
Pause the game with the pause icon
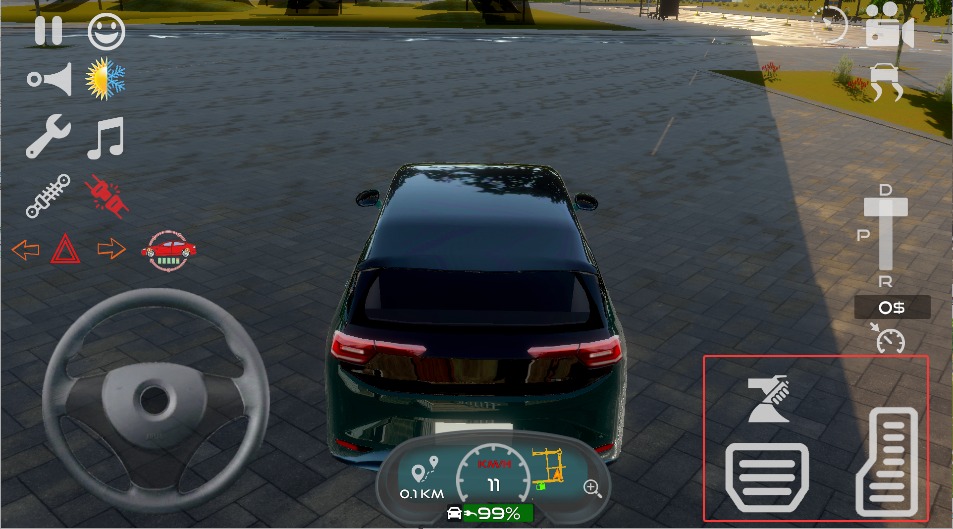(48, 31)
